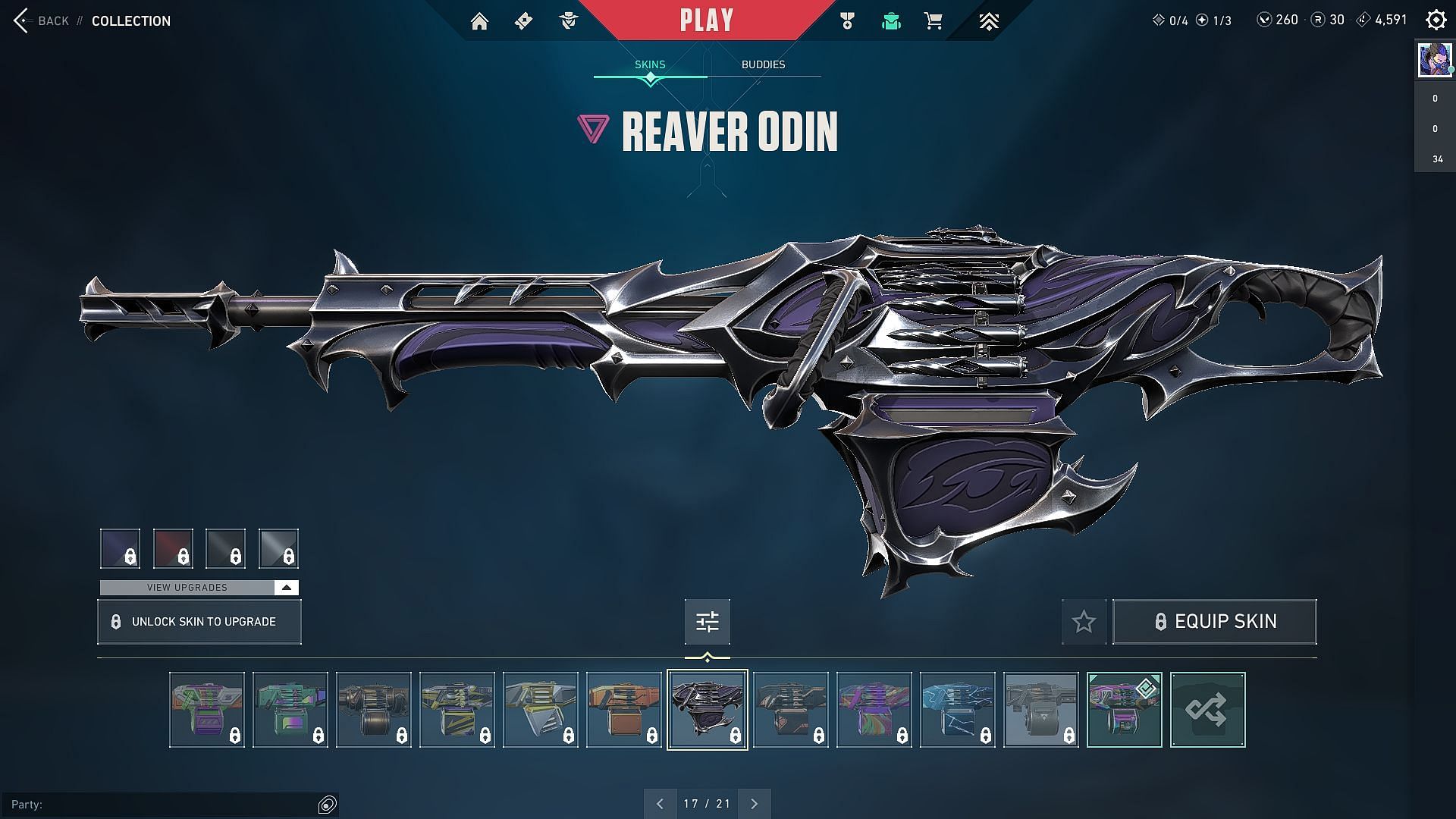This screenshot has width=1456, height=819.
Task: Choose the random skin shuffle tile
Action: click(x=1207, y=710)
